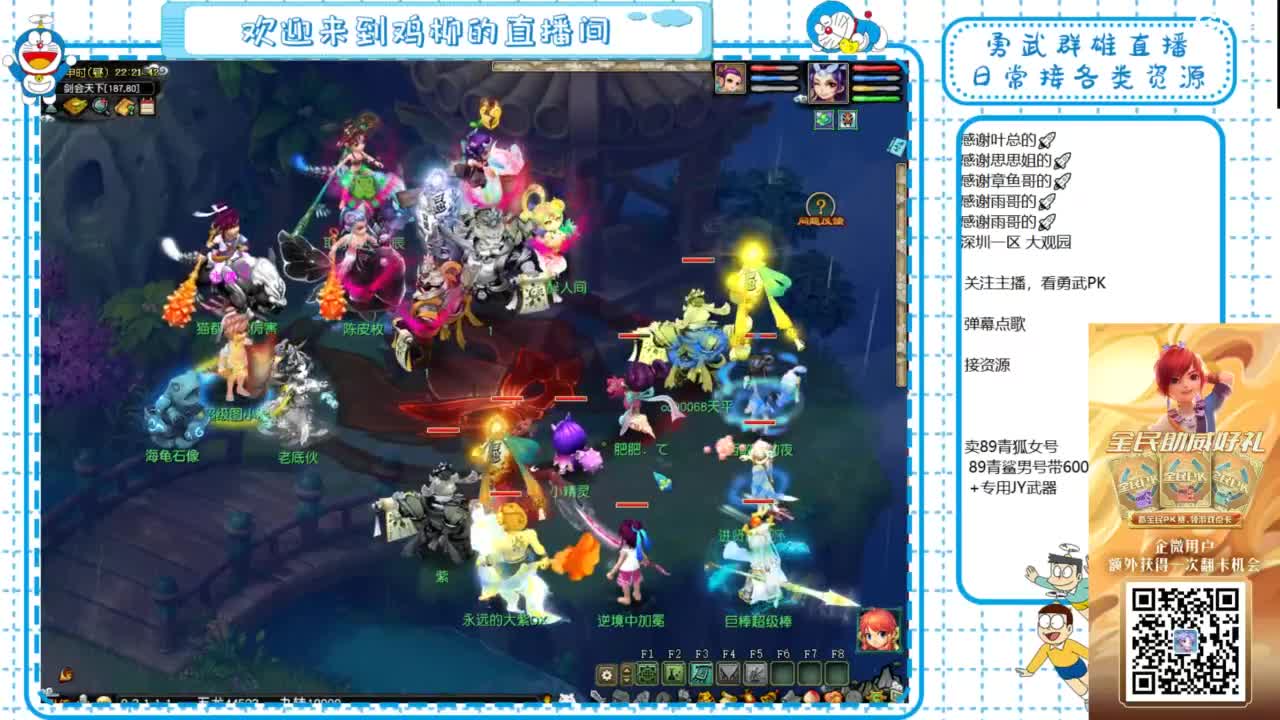The width and height of the screenshot is (1280, 720).
Task: Expand the skill hotbar with the up arrow
Action: coord(627,669)
